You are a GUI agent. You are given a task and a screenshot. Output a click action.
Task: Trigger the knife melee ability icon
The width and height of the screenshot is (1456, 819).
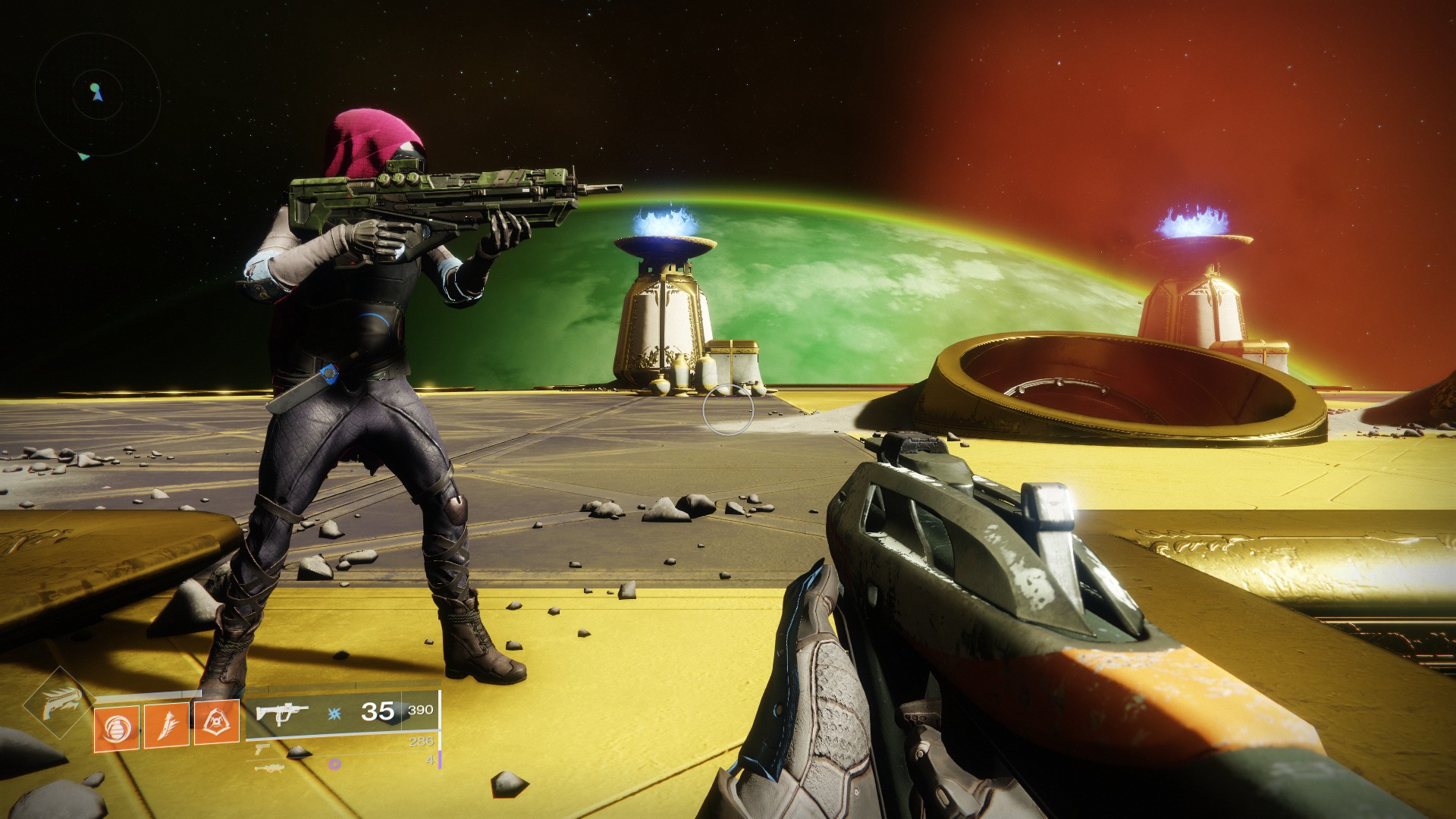[x=166, y=726]
